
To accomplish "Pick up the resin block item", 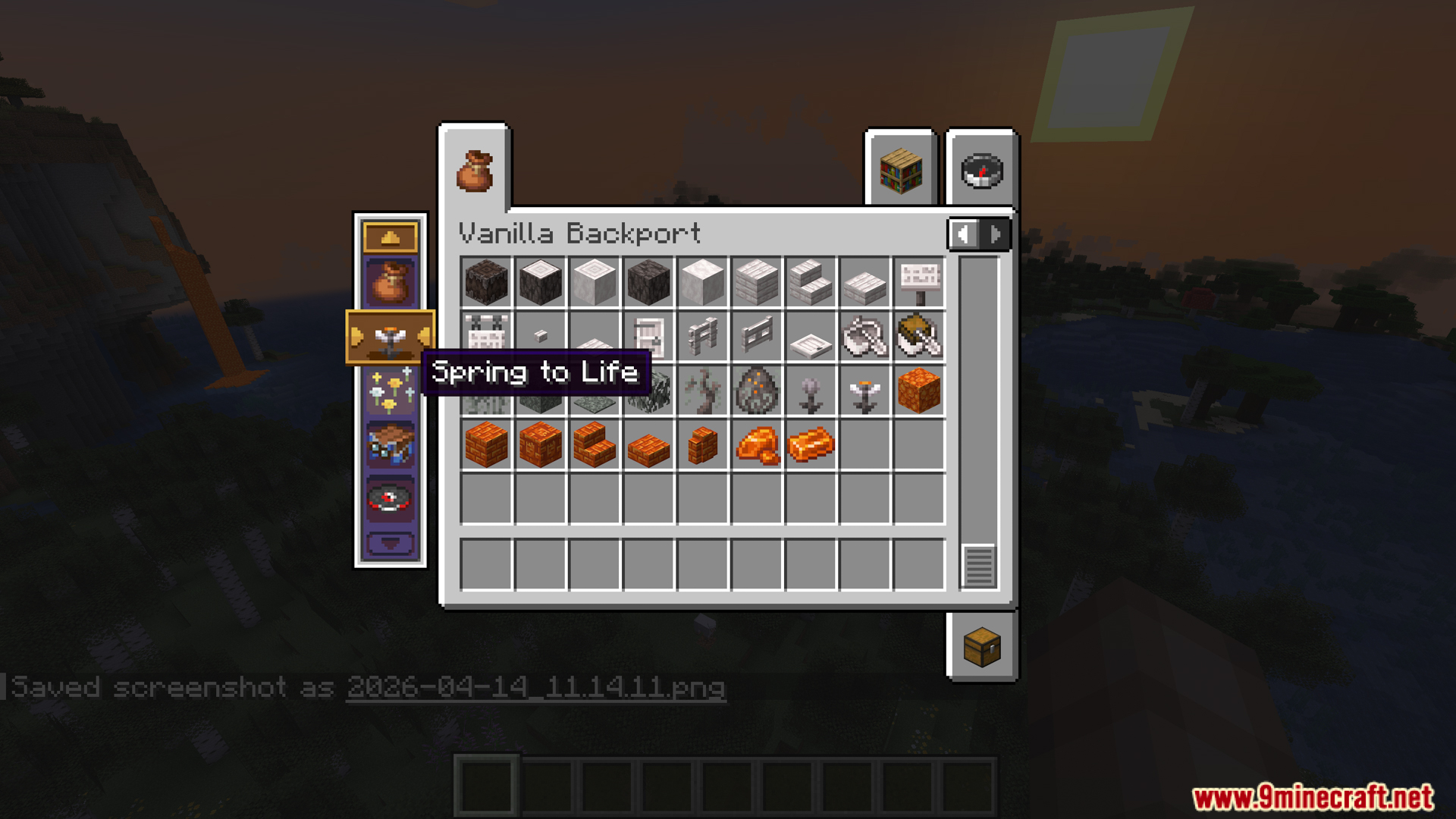I will 919,390.
